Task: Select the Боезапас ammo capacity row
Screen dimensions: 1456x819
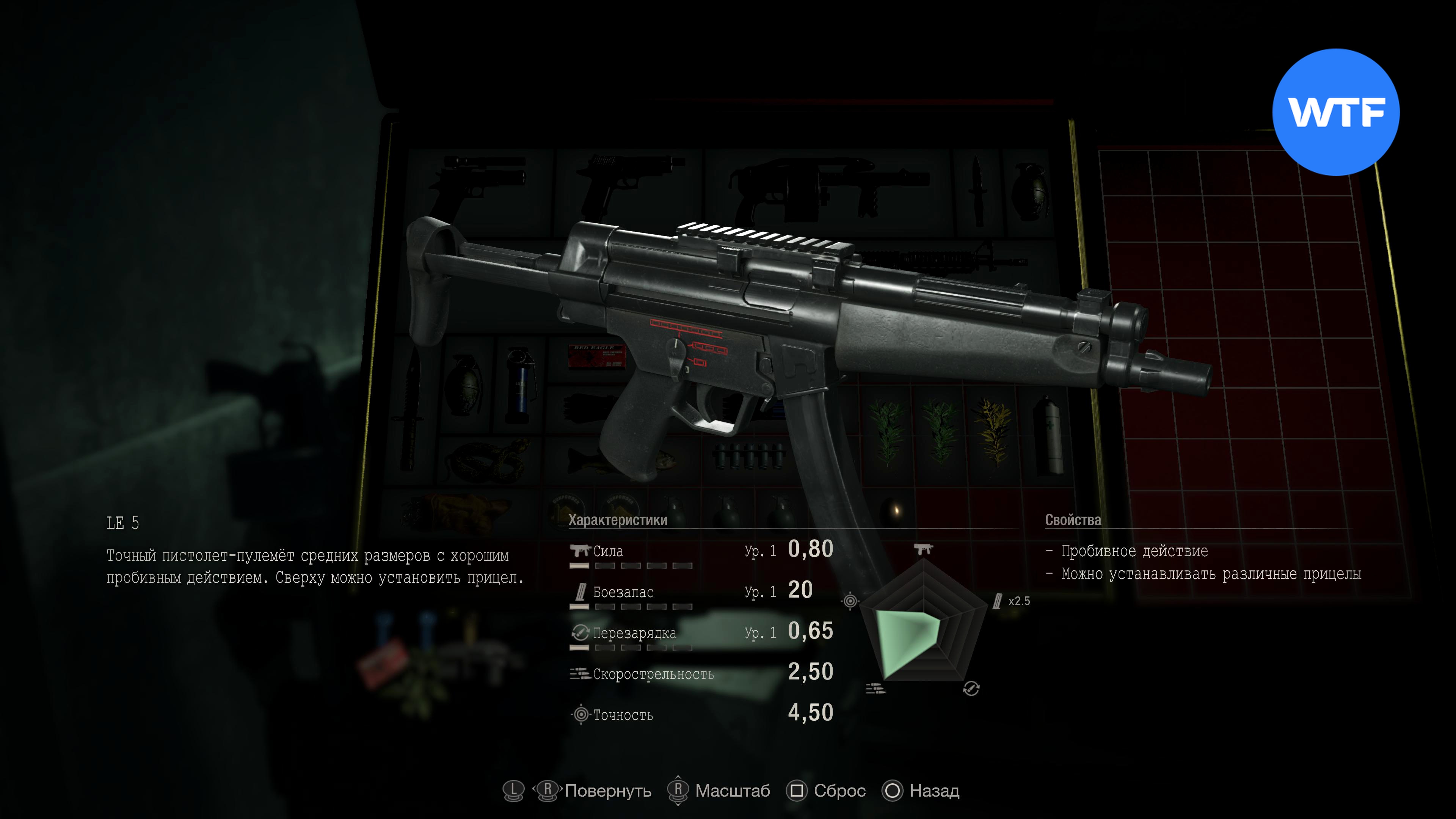Action: pos(701,592)
